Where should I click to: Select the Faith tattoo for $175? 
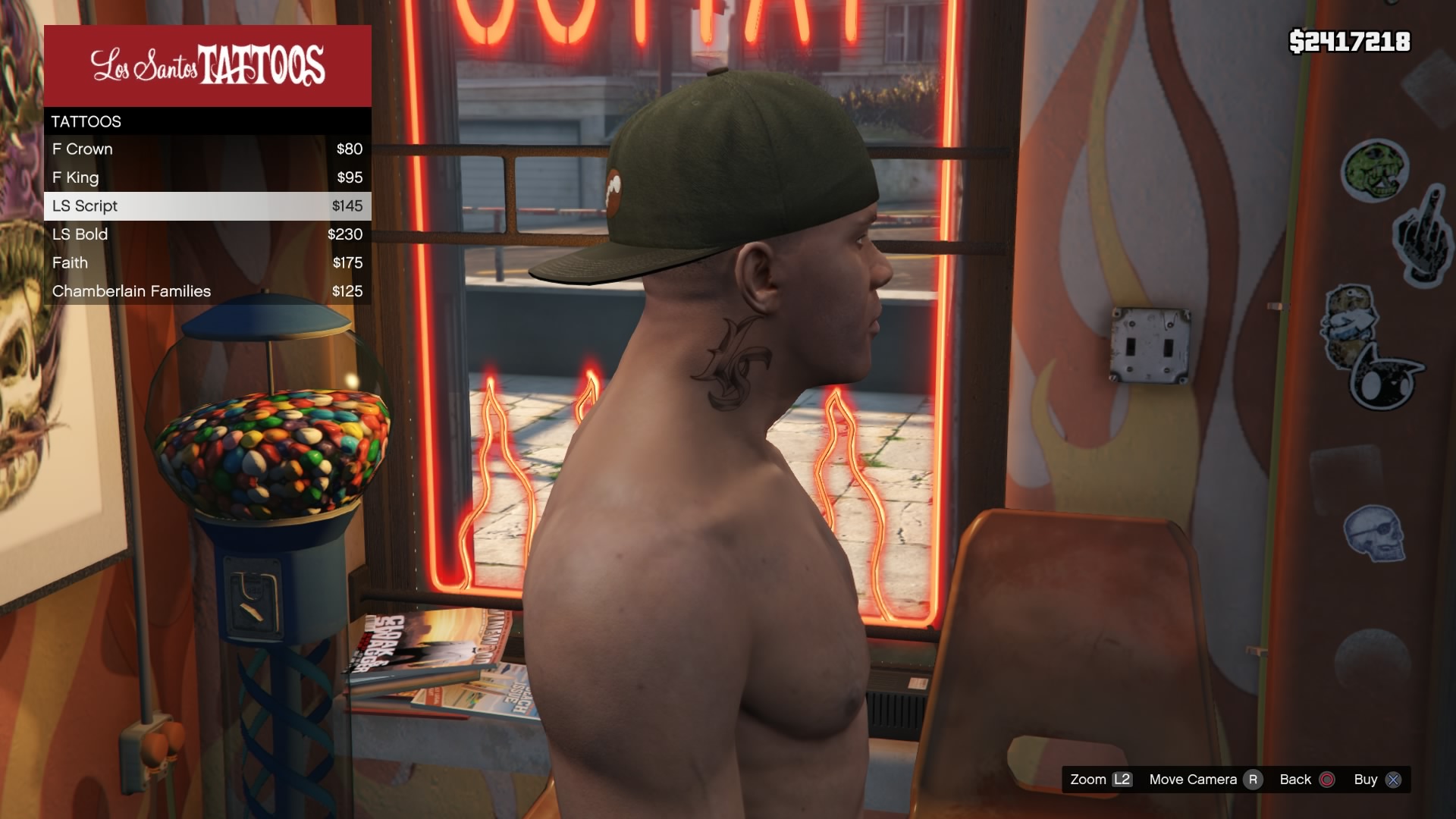[207, 263]
